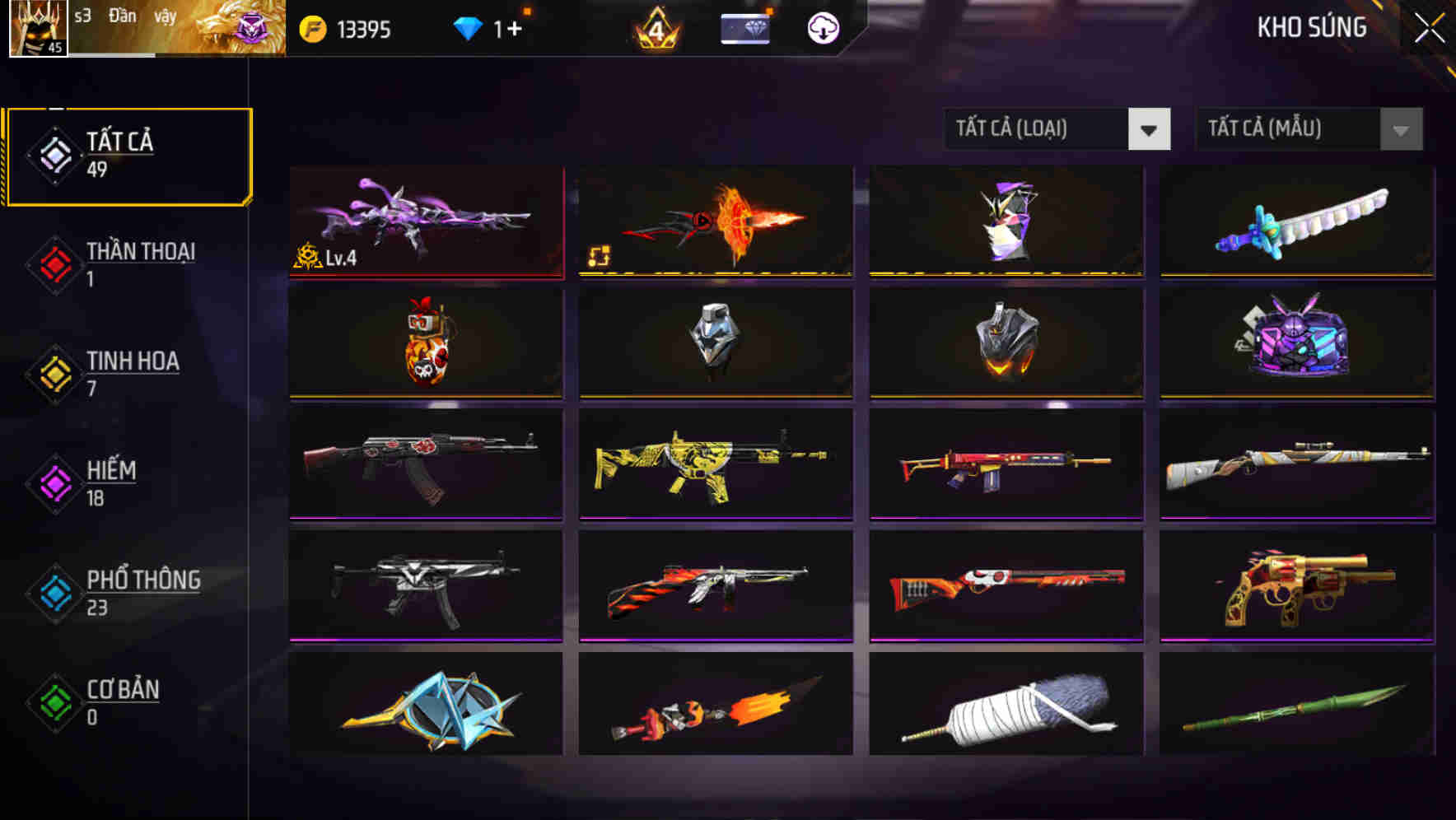Viewport: 1456px width, 820px height.
Task: Select the purple Lv.4 scythe weapon thumbnail
Action: 426,222
